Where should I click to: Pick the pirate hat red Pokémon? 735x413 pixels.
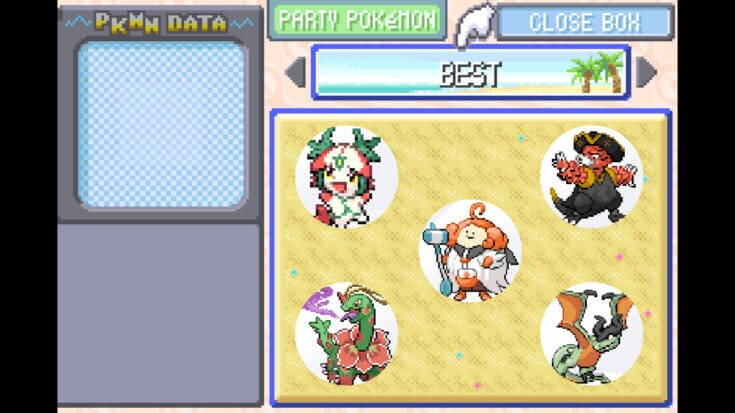[x=591, y=176]
